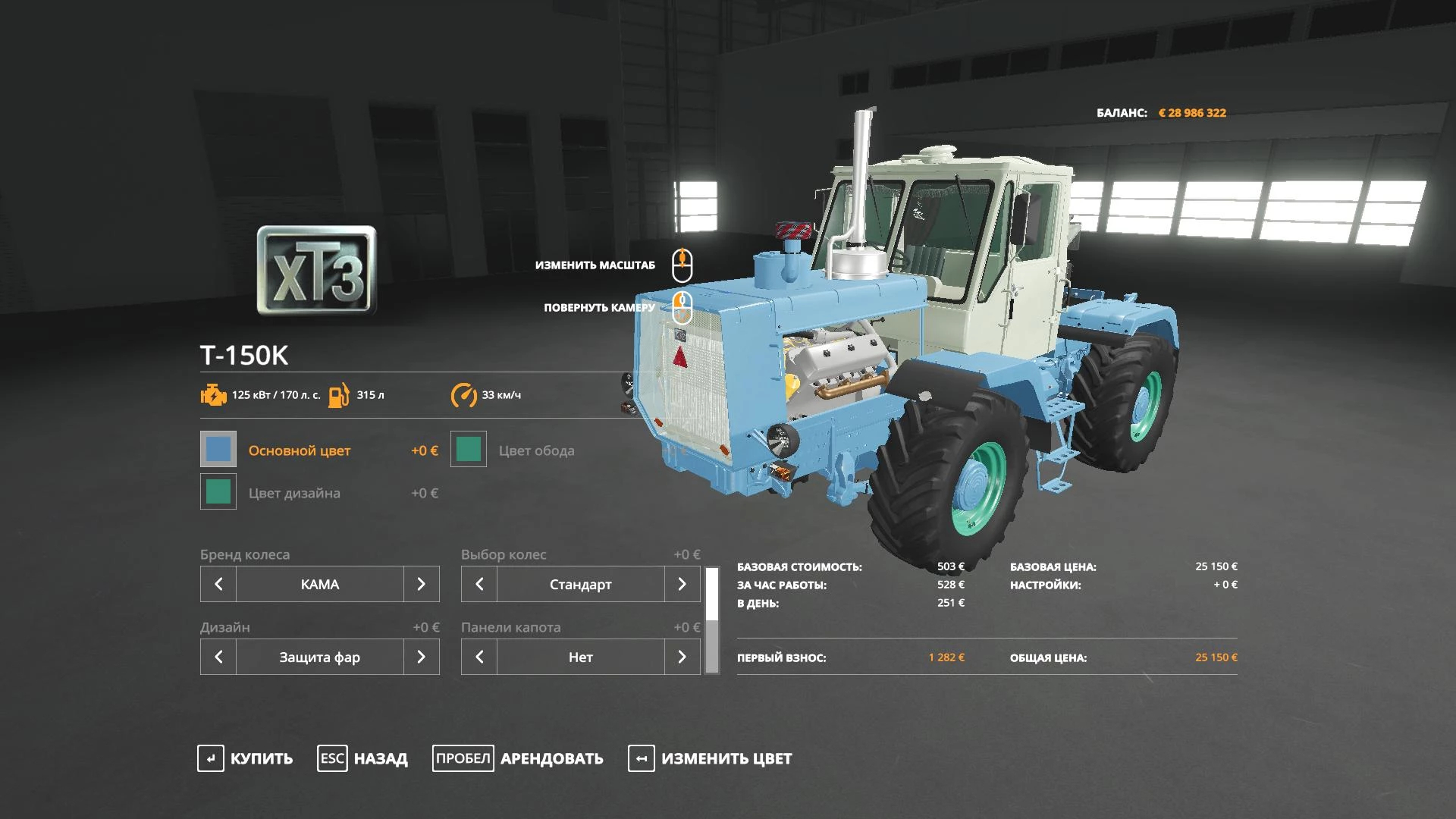Switch to previous Бренд колеса option
This screenshot has width=1456, height=819.
click(218, 584)
